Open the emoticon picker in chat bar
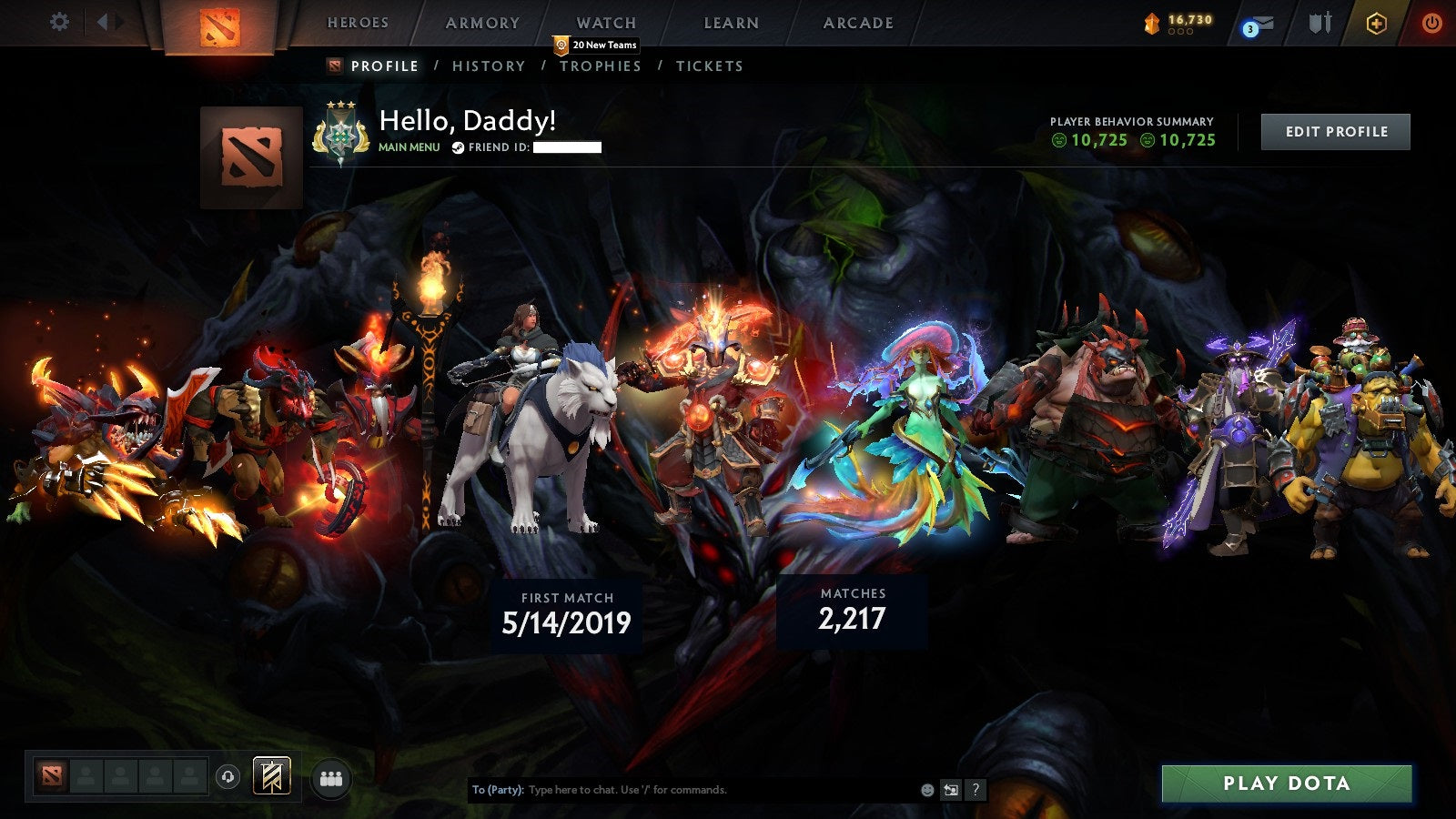1456x819 pixels. [x=926, y=789]
